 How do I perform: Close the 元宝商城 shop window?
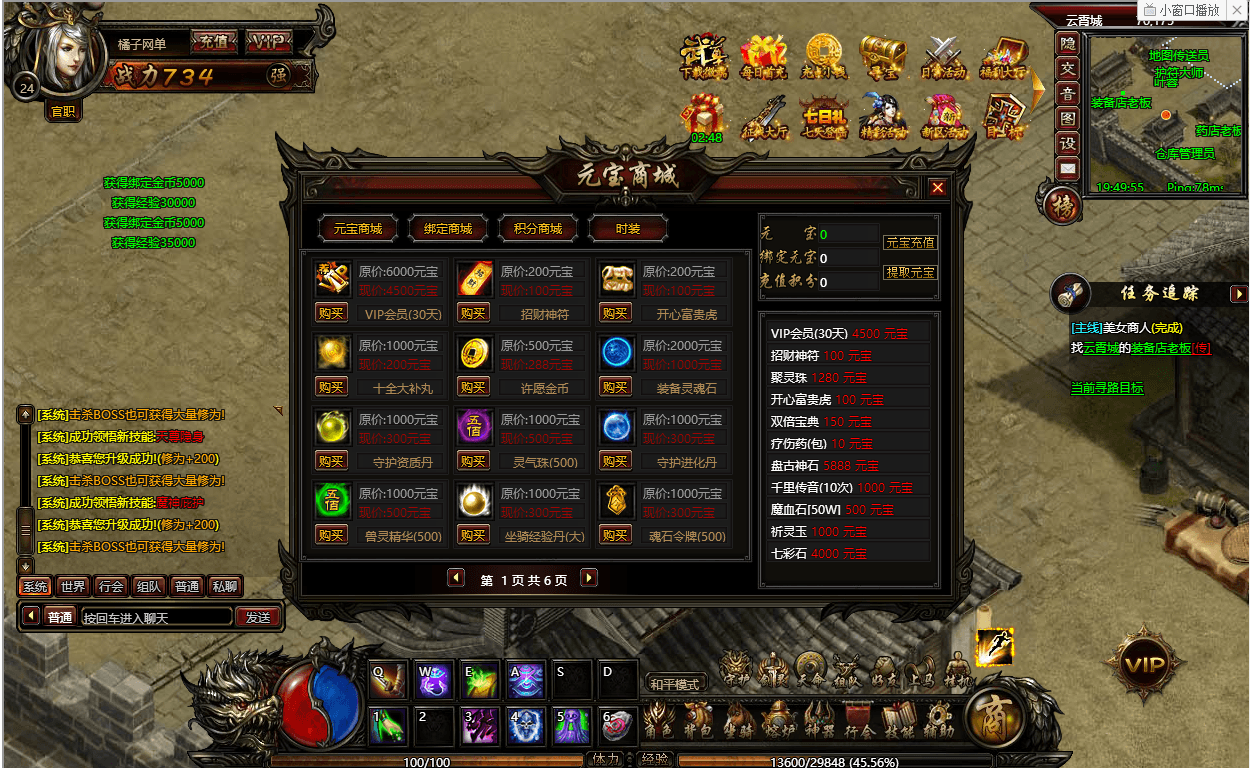click(x=937, y=187)
